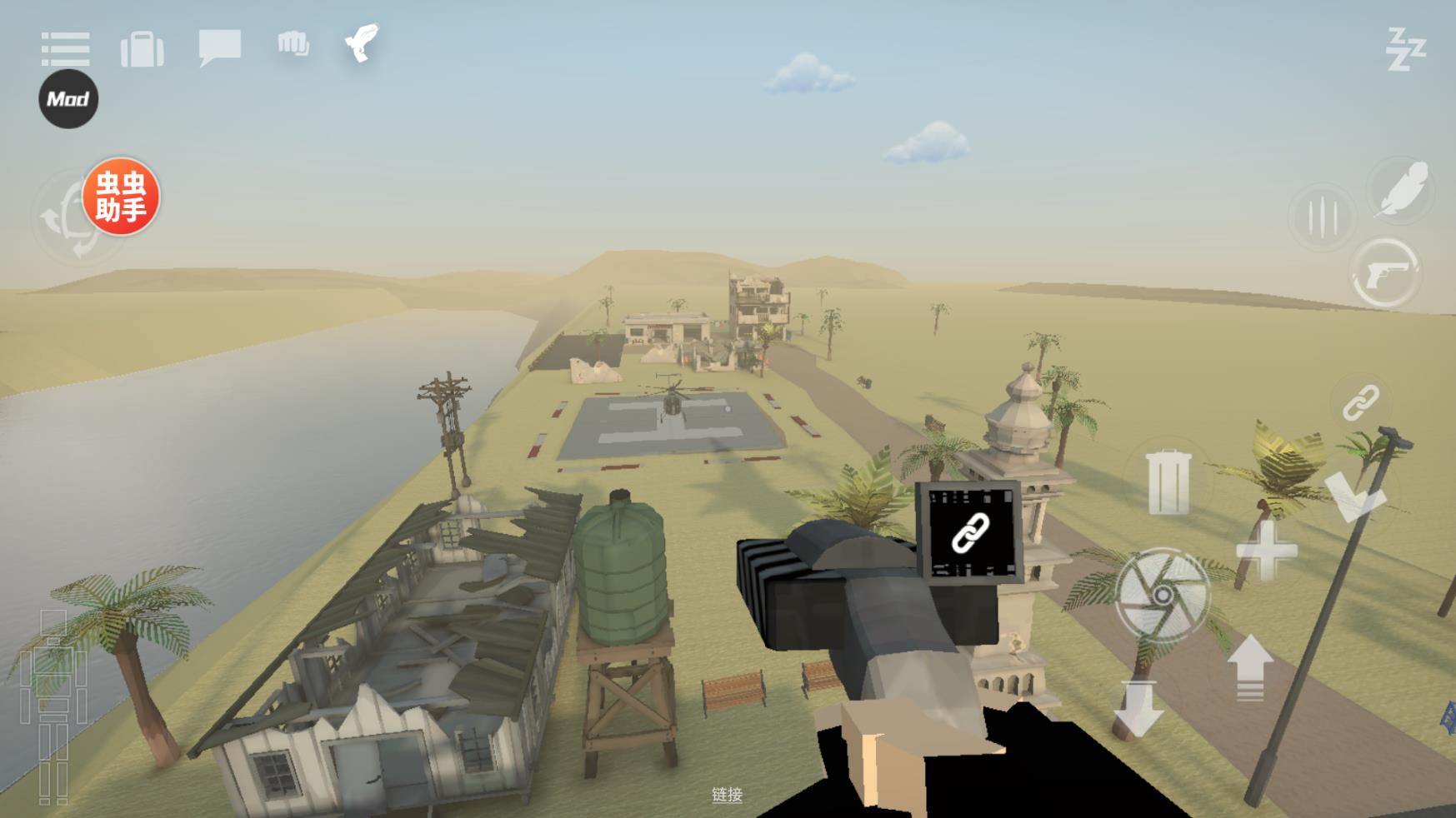Open the hamburger list menu
The image size is (1456, 818).
coord(65,49)
